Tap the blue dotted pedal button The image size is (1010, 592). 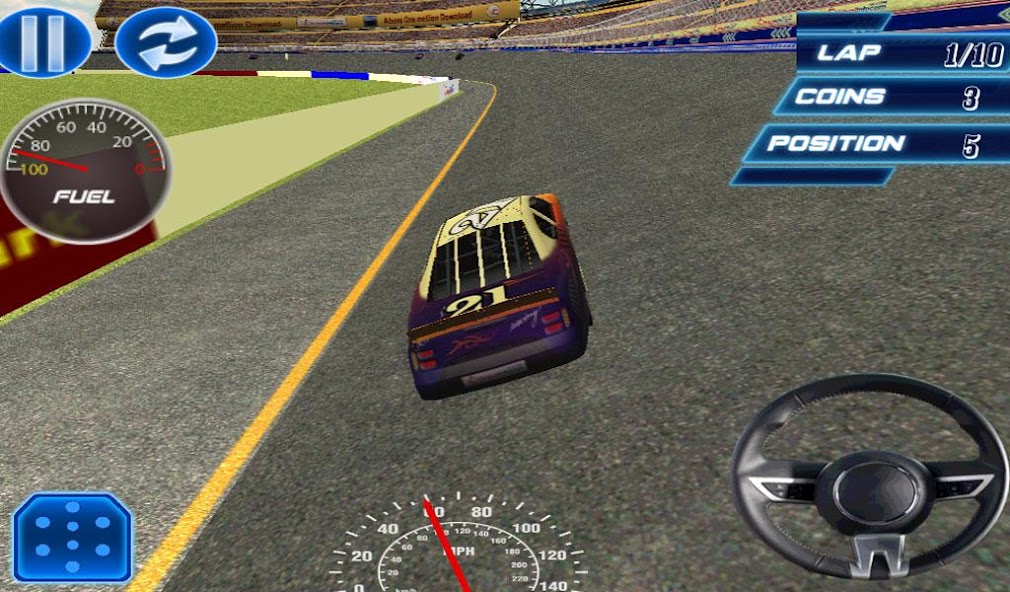tap(73, 537)
